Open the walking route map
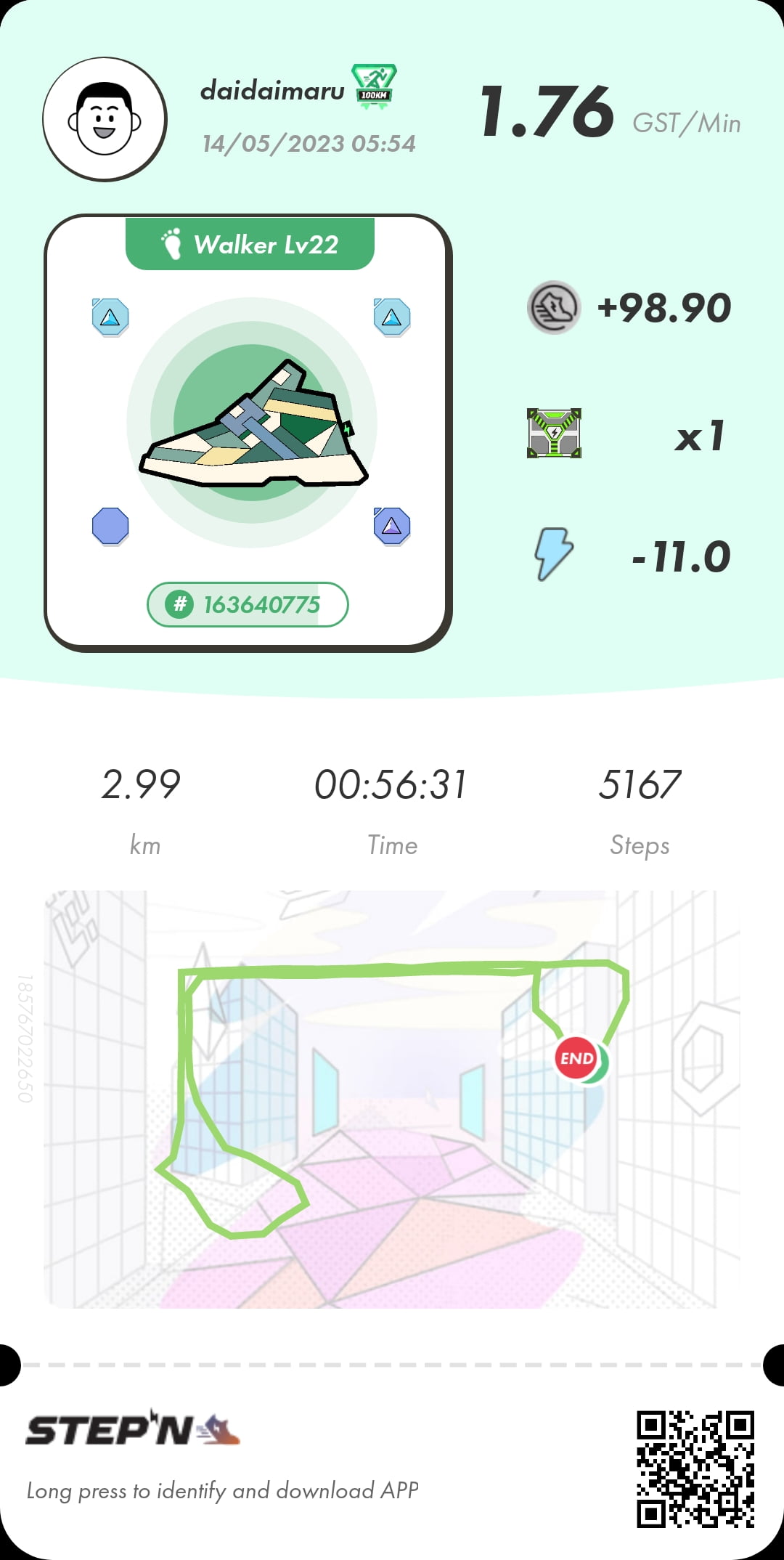This screenshot has height=1560, width=784. [392, 1099]
